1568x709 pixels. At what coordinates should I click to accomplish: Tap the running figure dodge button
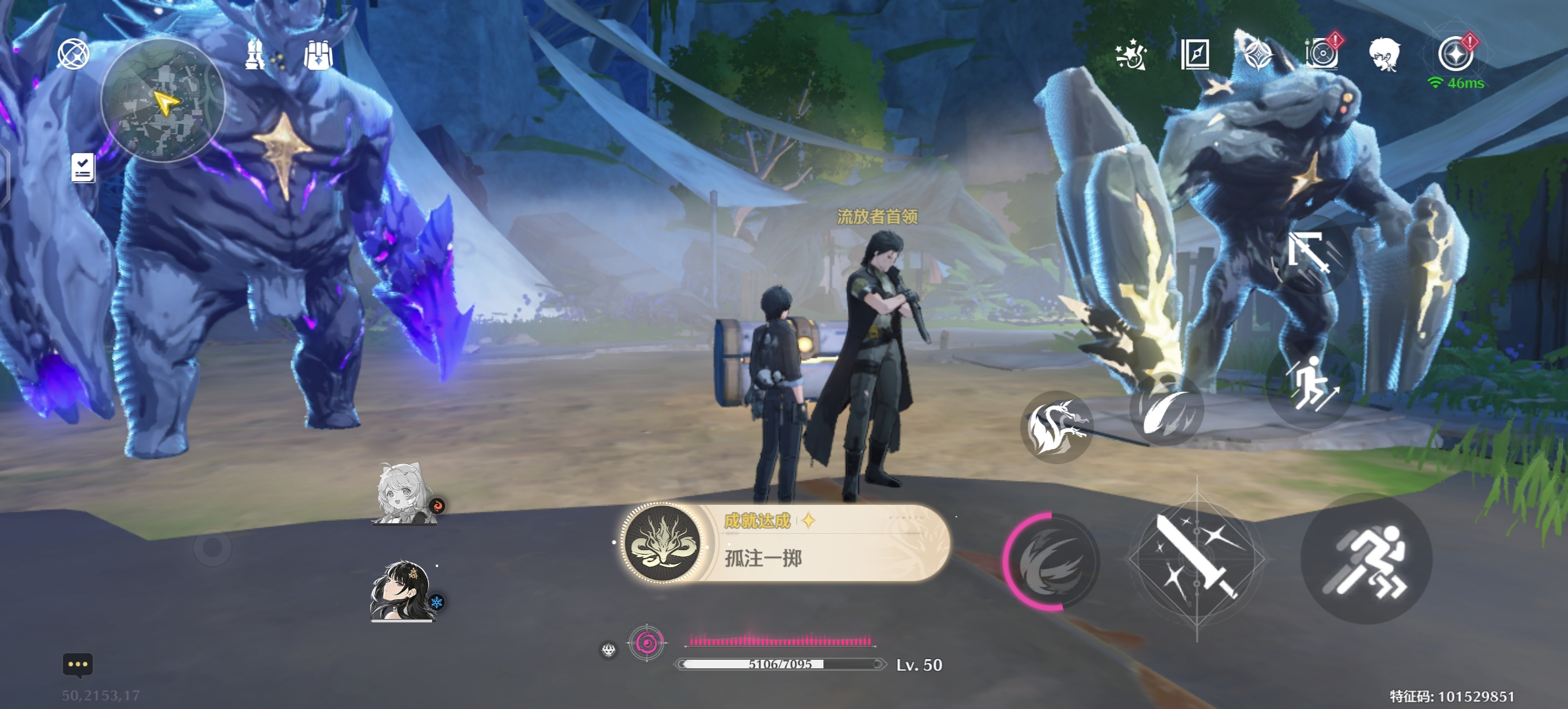(1366, 559)
